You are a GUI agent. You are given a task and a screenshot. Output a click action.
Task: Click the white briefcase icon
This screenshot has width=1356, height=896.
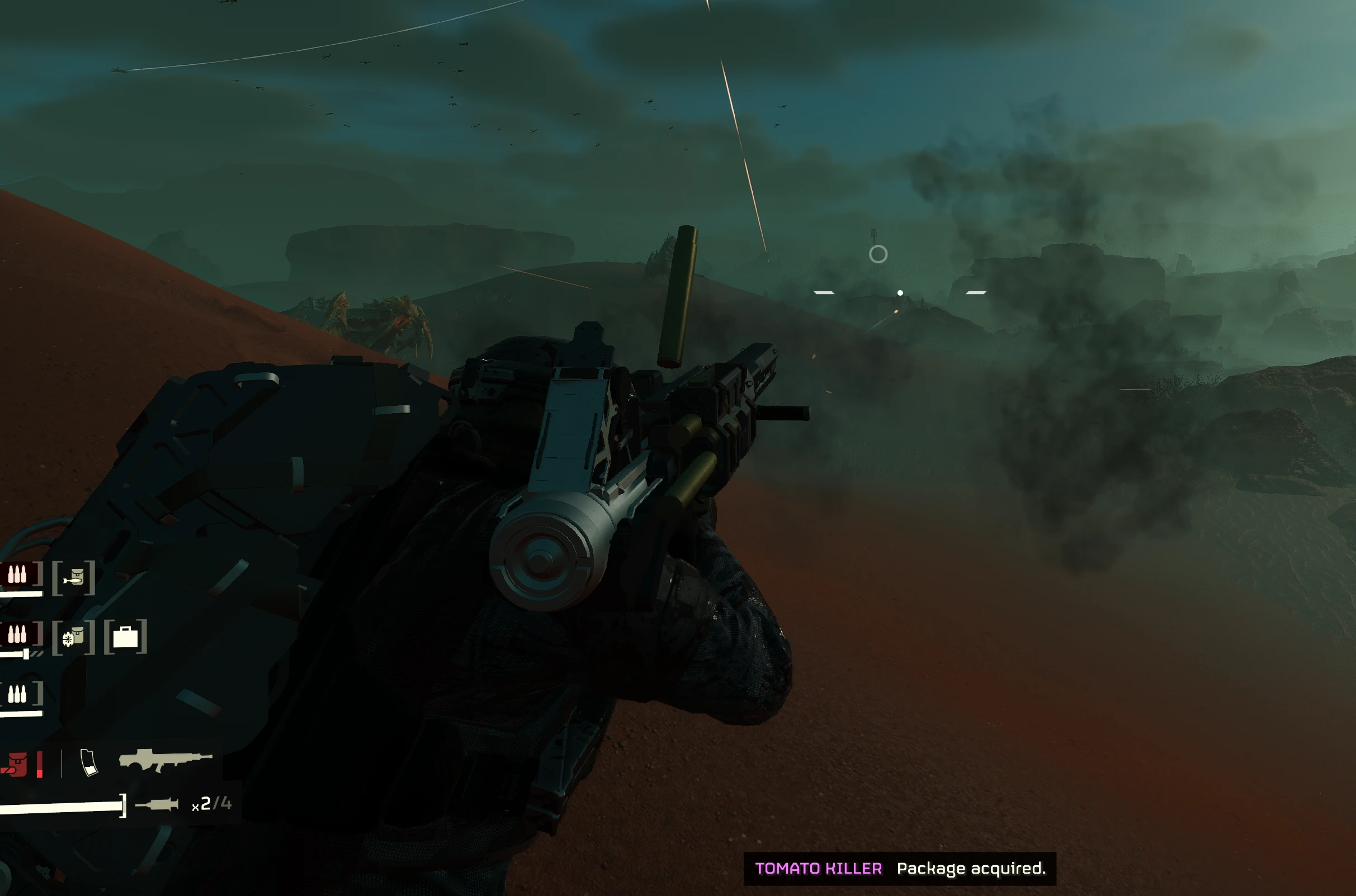[x=125, y=637]
